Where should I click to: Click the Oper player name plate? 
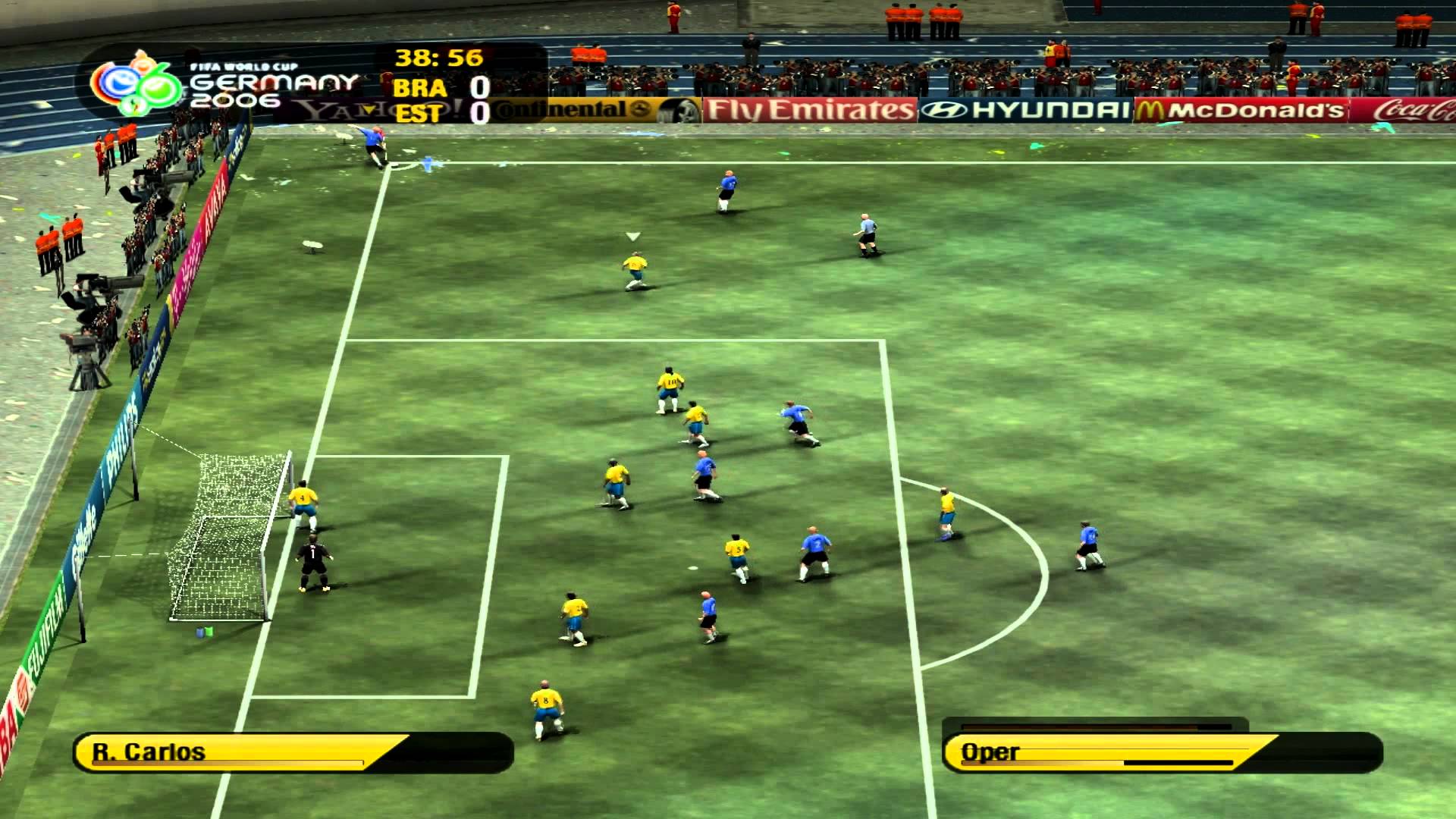click(x=990, y=753)
